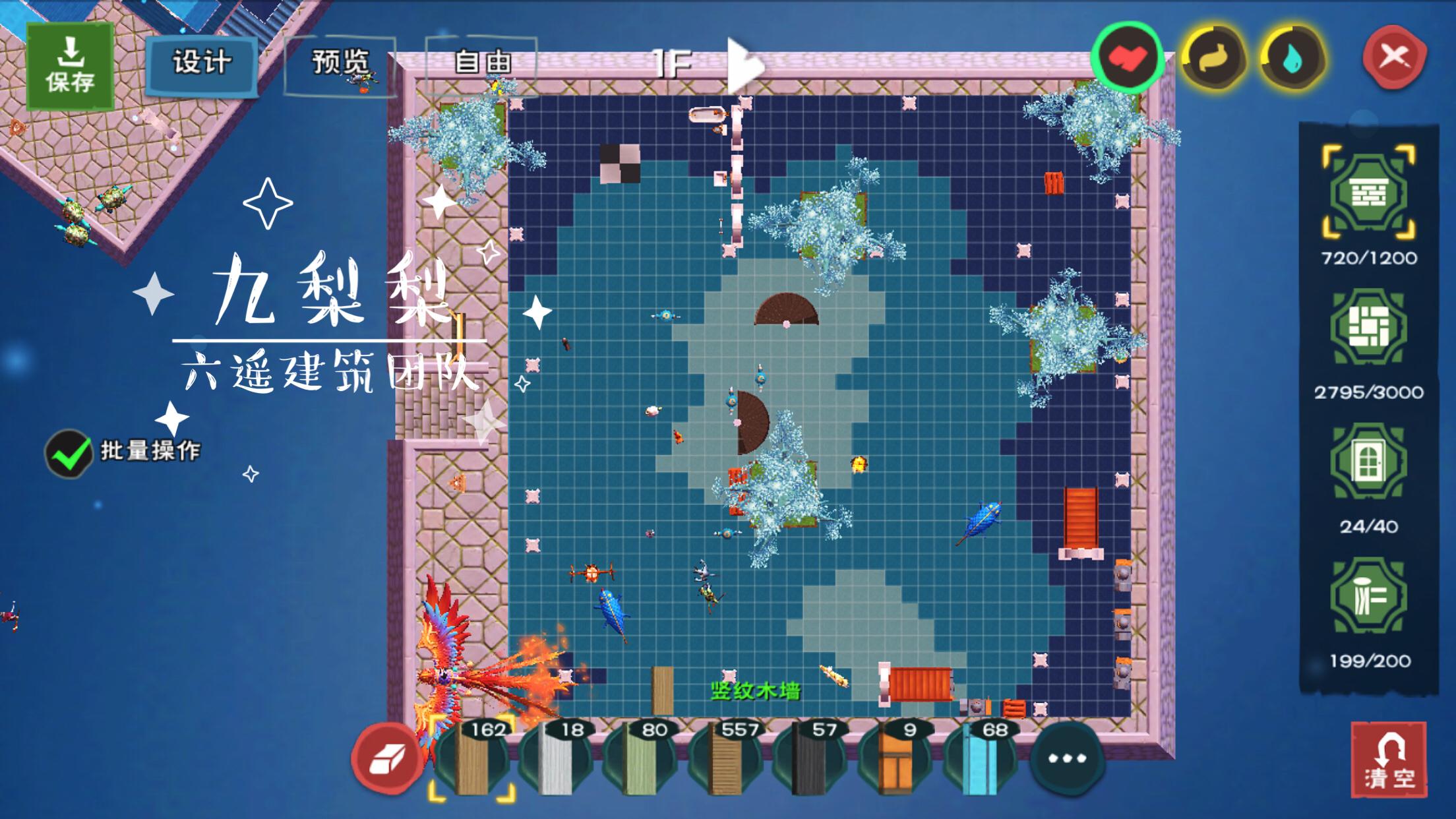Choose the floor tile category
This screenshot has height=819, width=1456.
point(1368,328)
